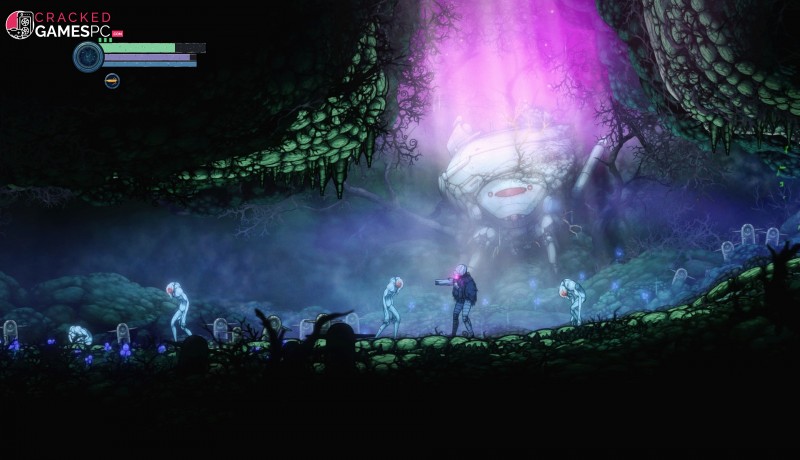Select the small orange weapon icon
The image size is (800, 460).
point(112,81)
